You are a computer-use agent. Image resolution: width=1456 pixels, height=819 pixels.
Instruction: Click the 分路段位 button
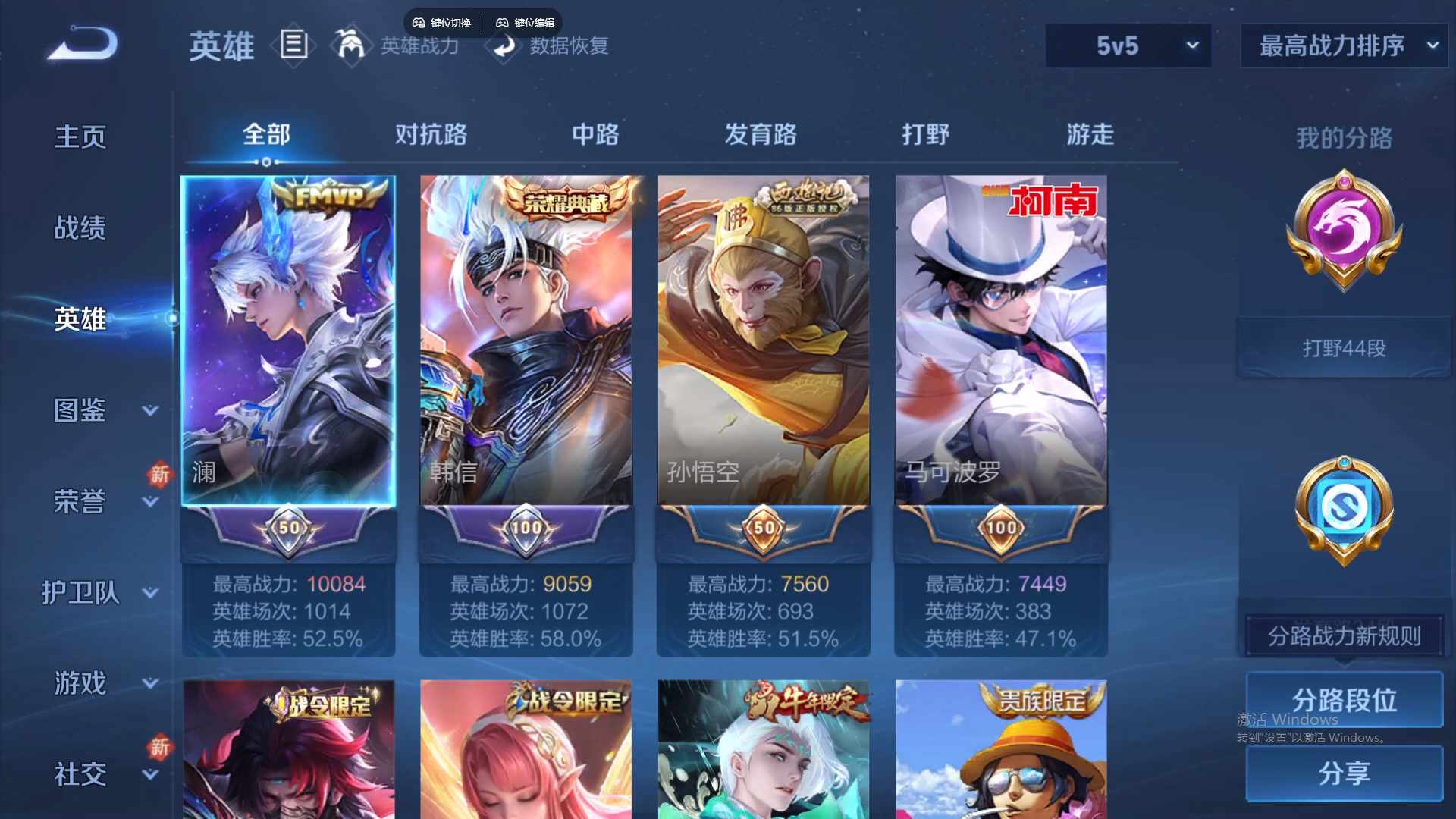click(1342, 699)
